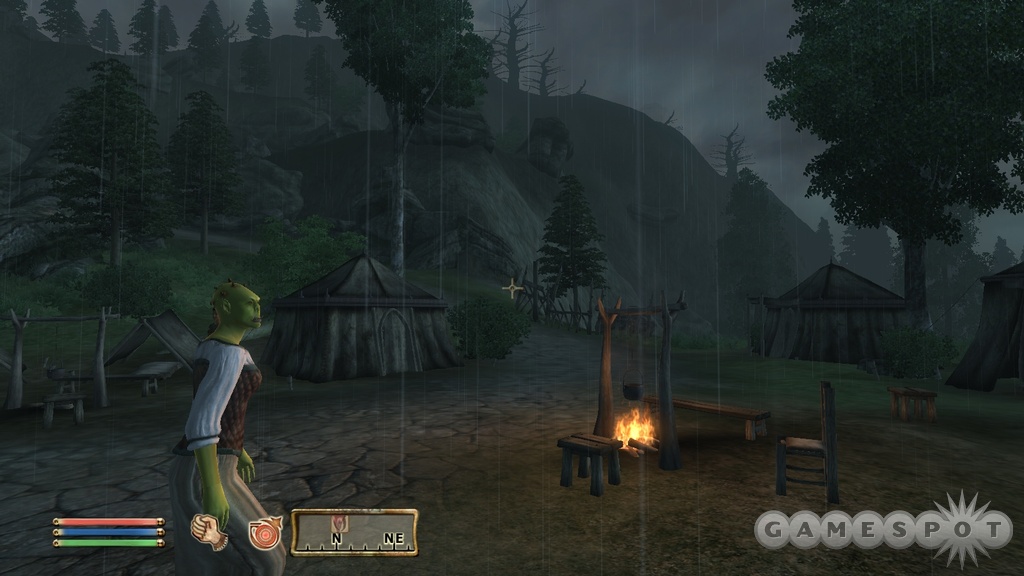The image size is (1024, 576).
Task: Select the map marker on the compass
Action: [x=341, y=523]
